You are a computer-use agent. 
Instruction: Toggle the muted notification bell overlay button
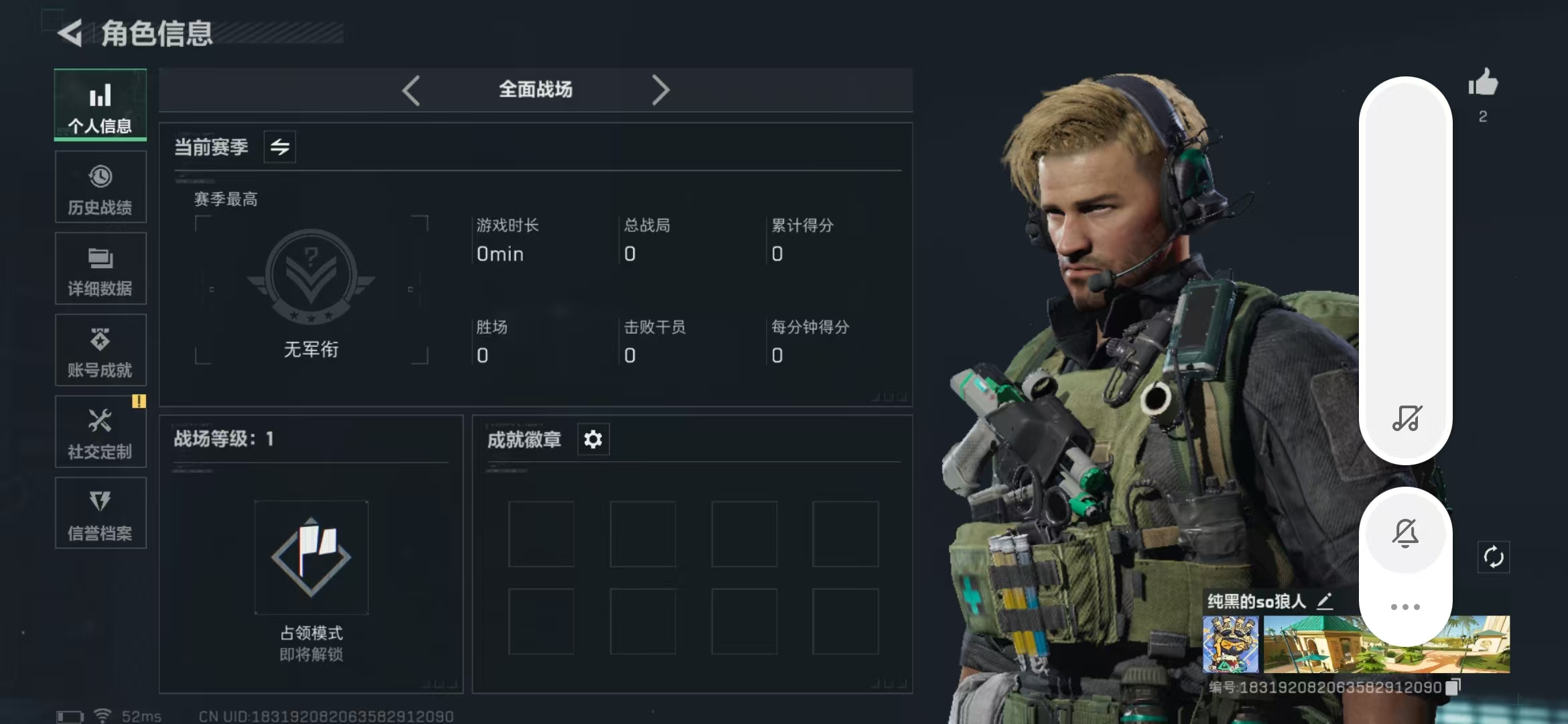tap(1405, 534)
